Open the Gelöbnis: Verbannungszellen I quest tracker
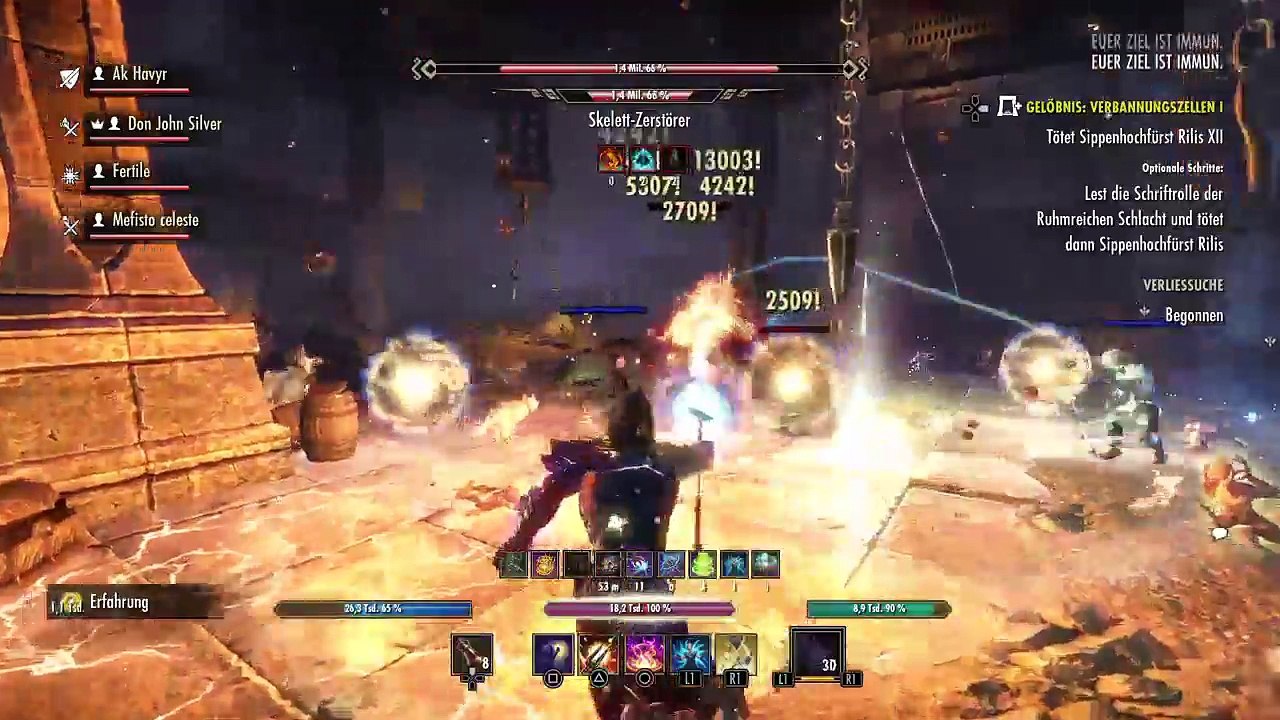Image resolution: width=1280 pixels, height=720 pixels. [1124, 107]
